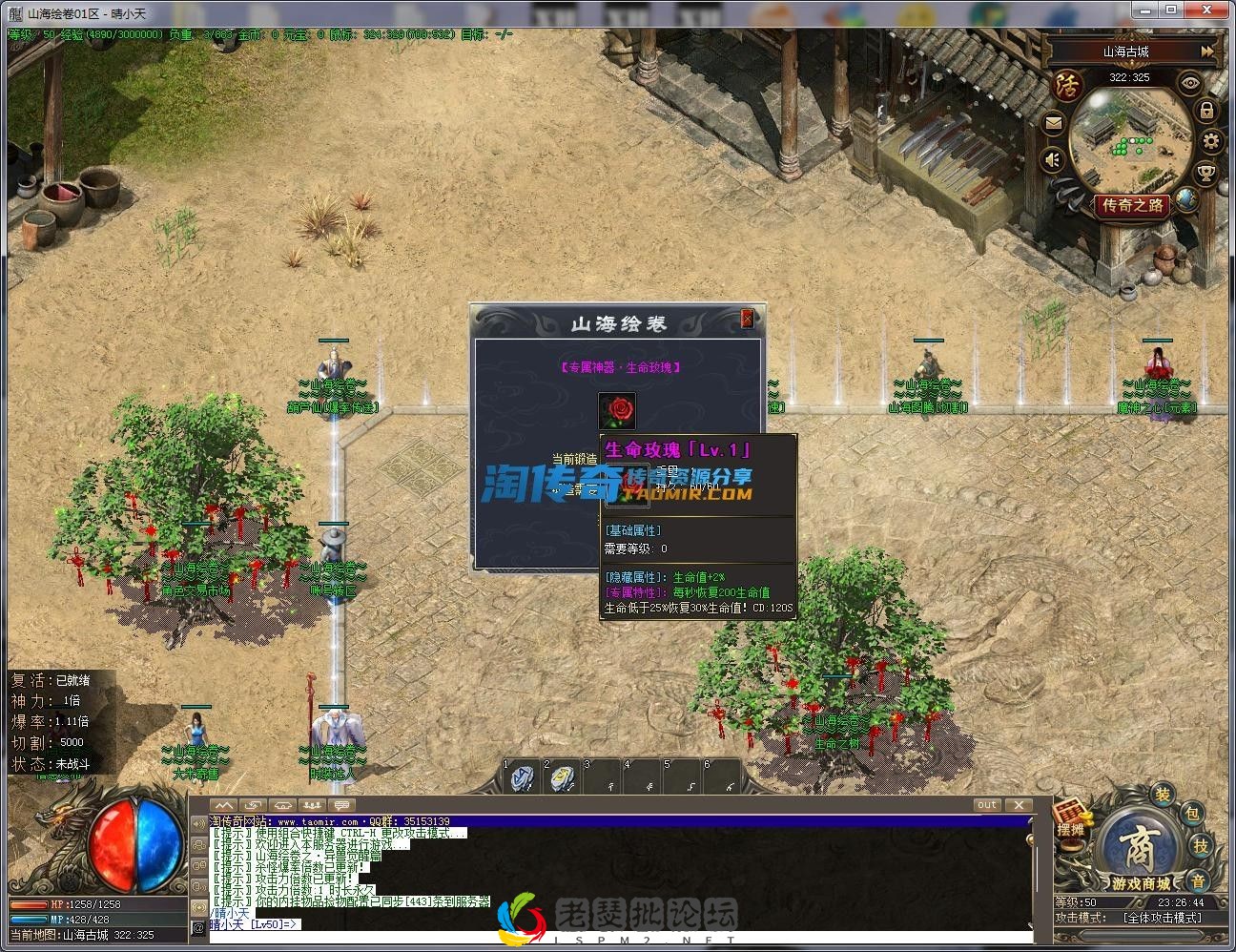This screenshot has height=952, width=1236.
Task: Open the 包 inventory bag icon
Action: point(1194,816)
